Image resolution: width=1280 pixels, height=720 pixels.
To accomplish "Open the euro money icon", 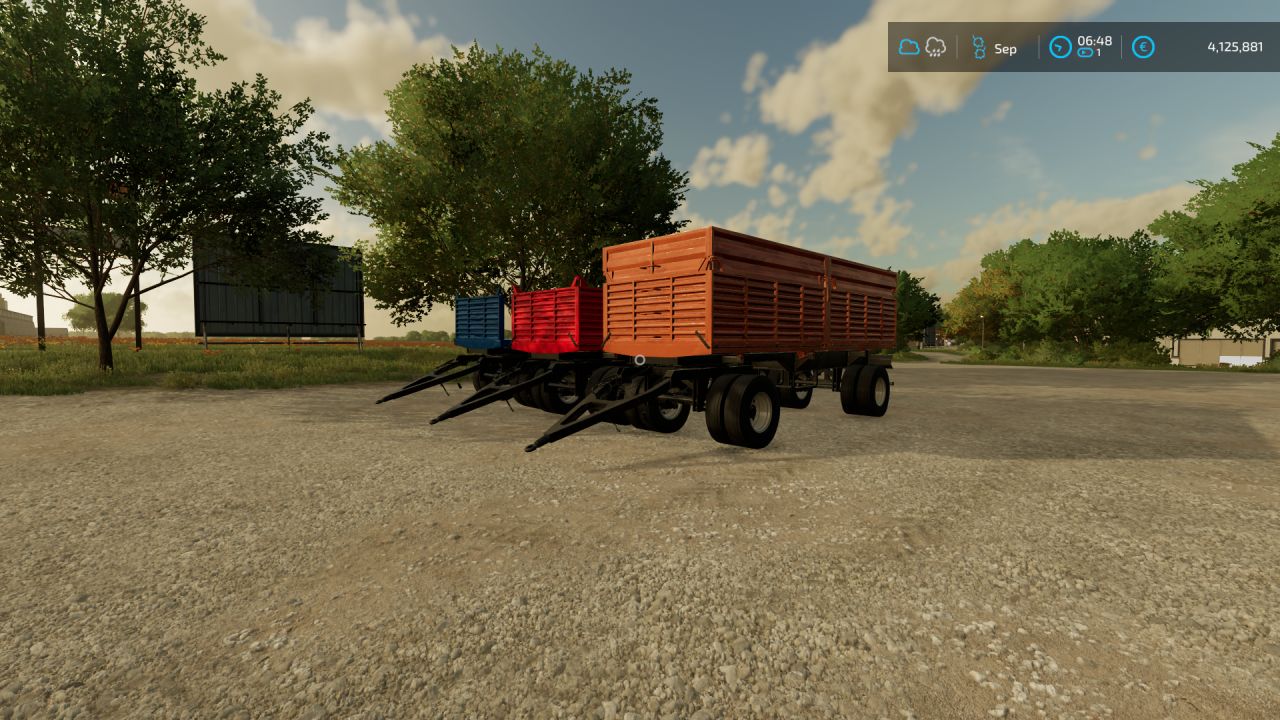I will pyautogui.click(x=1143, y=47).
